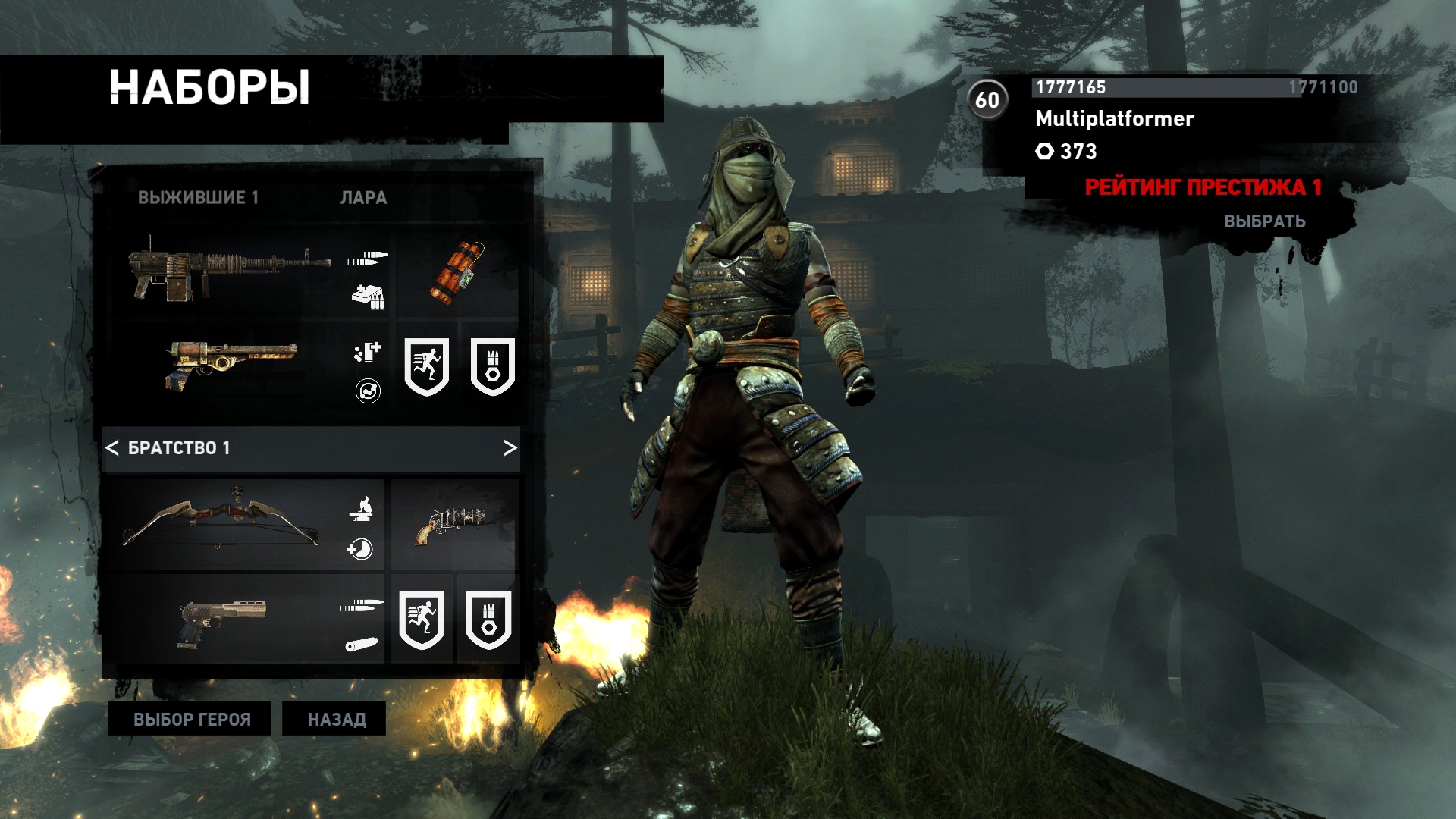
Task: Pick the brotherhood semi-automatic pistol slot
Action: (x=223, y=621)
